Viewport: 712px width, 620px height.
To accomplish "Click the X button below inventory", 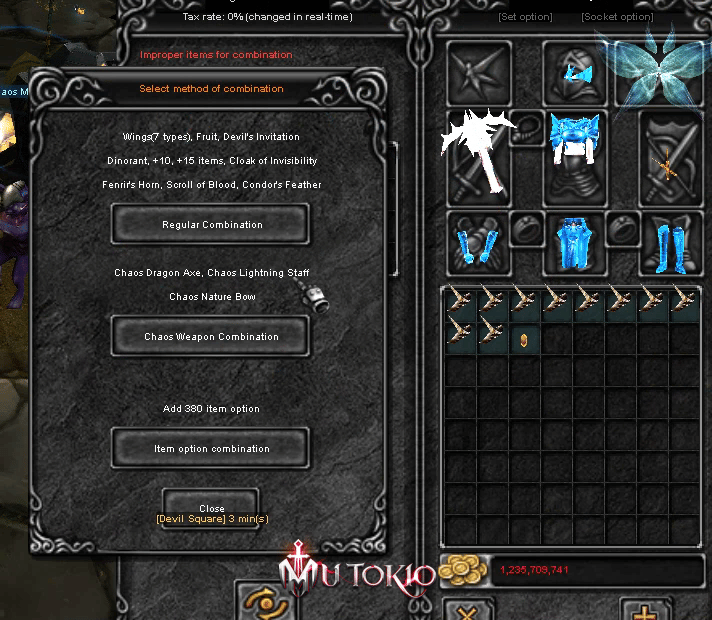I will (465, 609).
